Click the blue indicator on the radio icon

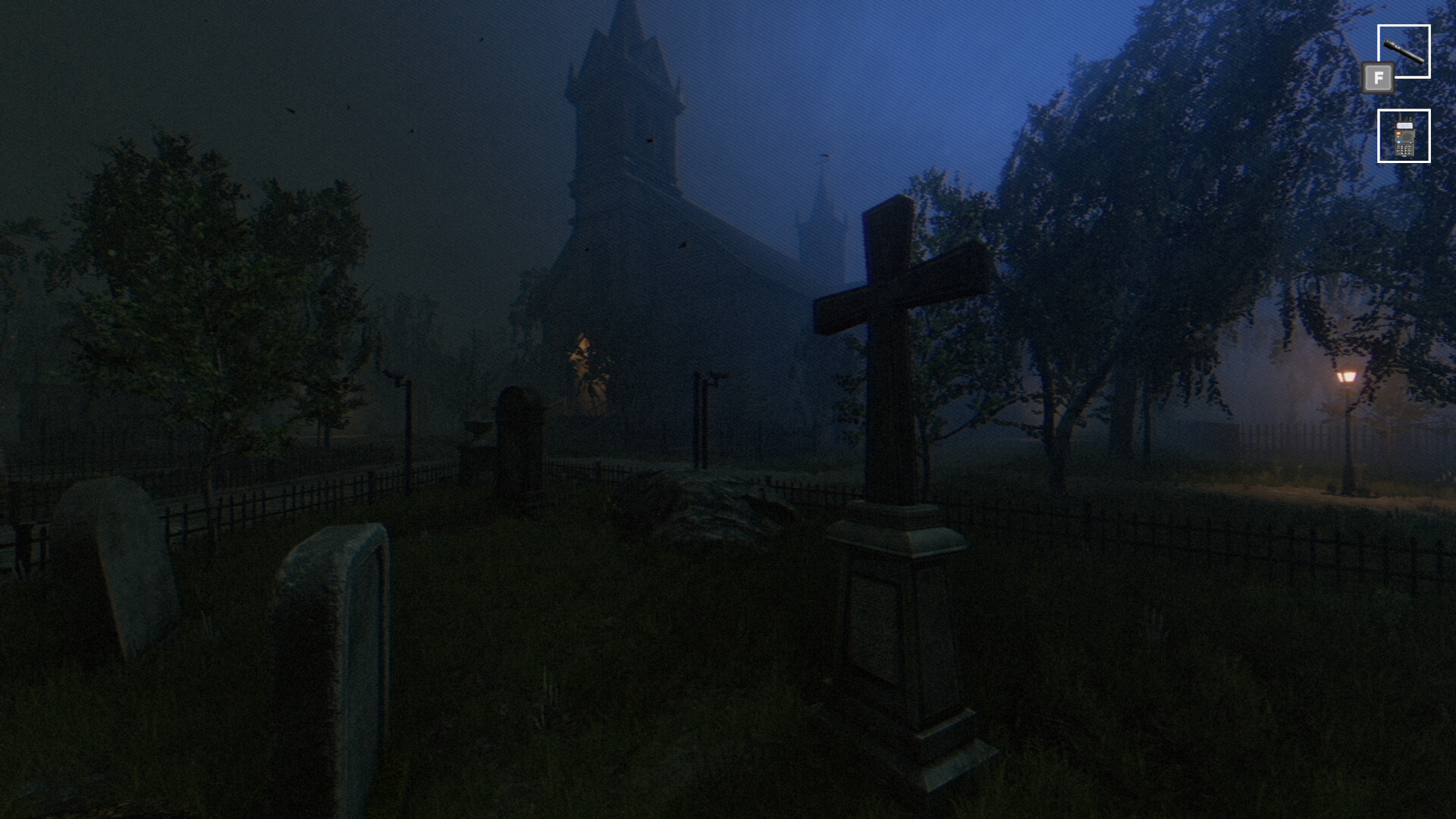[1398, 142]
